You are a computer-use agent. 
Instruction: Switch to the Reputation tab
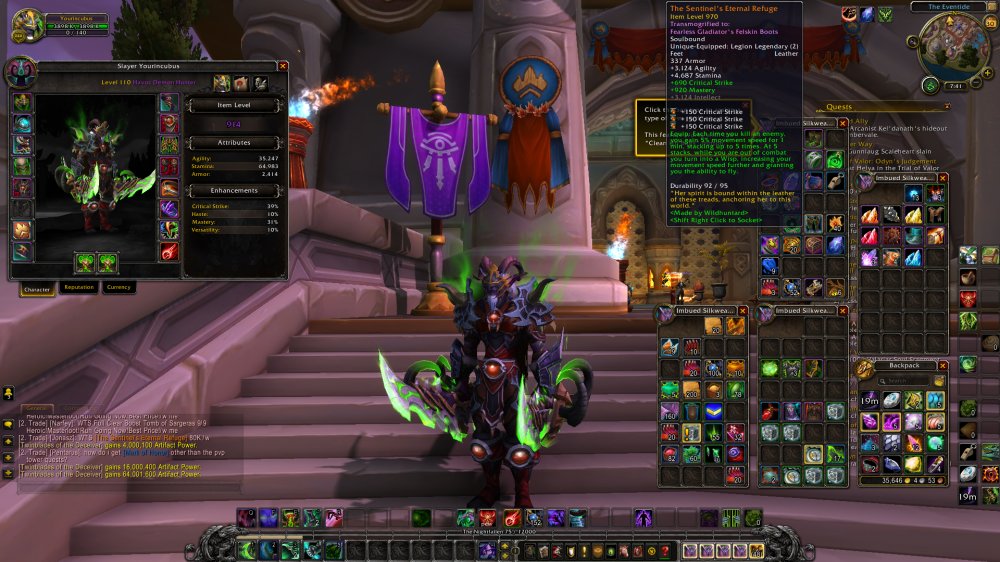(x=78, y=287)
